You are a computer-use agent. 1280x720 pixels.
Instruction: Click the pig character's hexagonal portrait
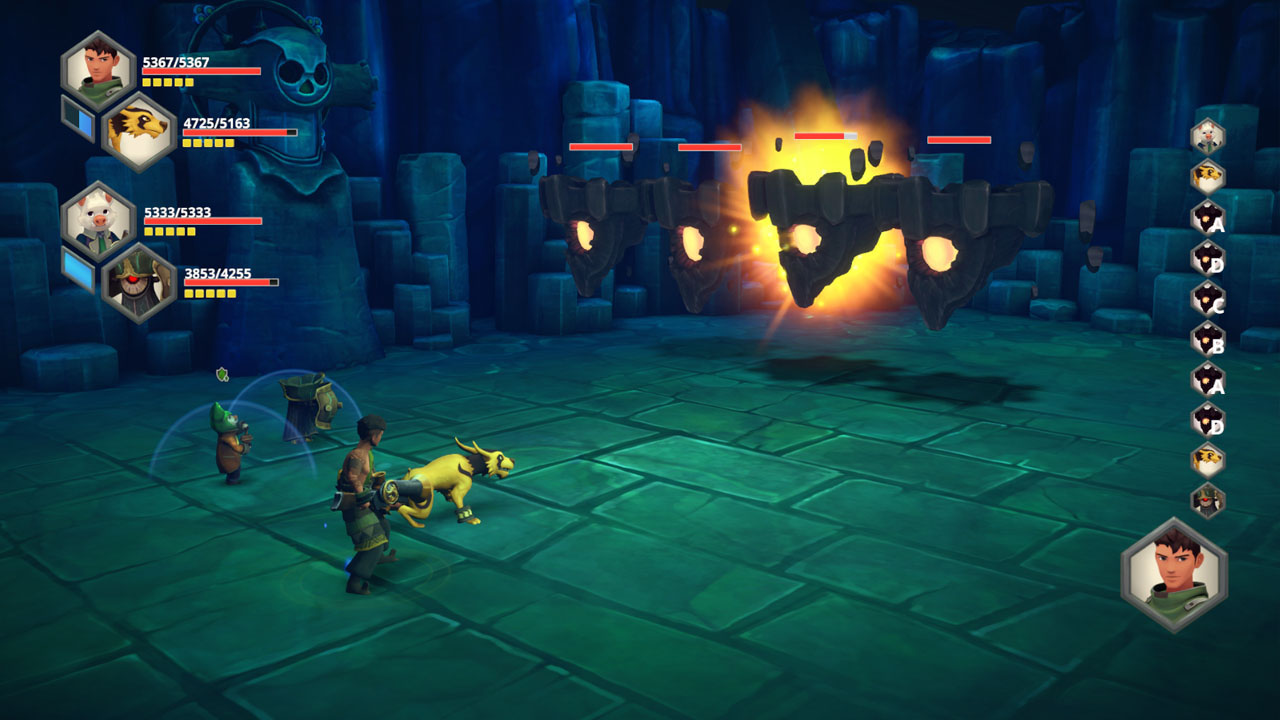[97, 220]
